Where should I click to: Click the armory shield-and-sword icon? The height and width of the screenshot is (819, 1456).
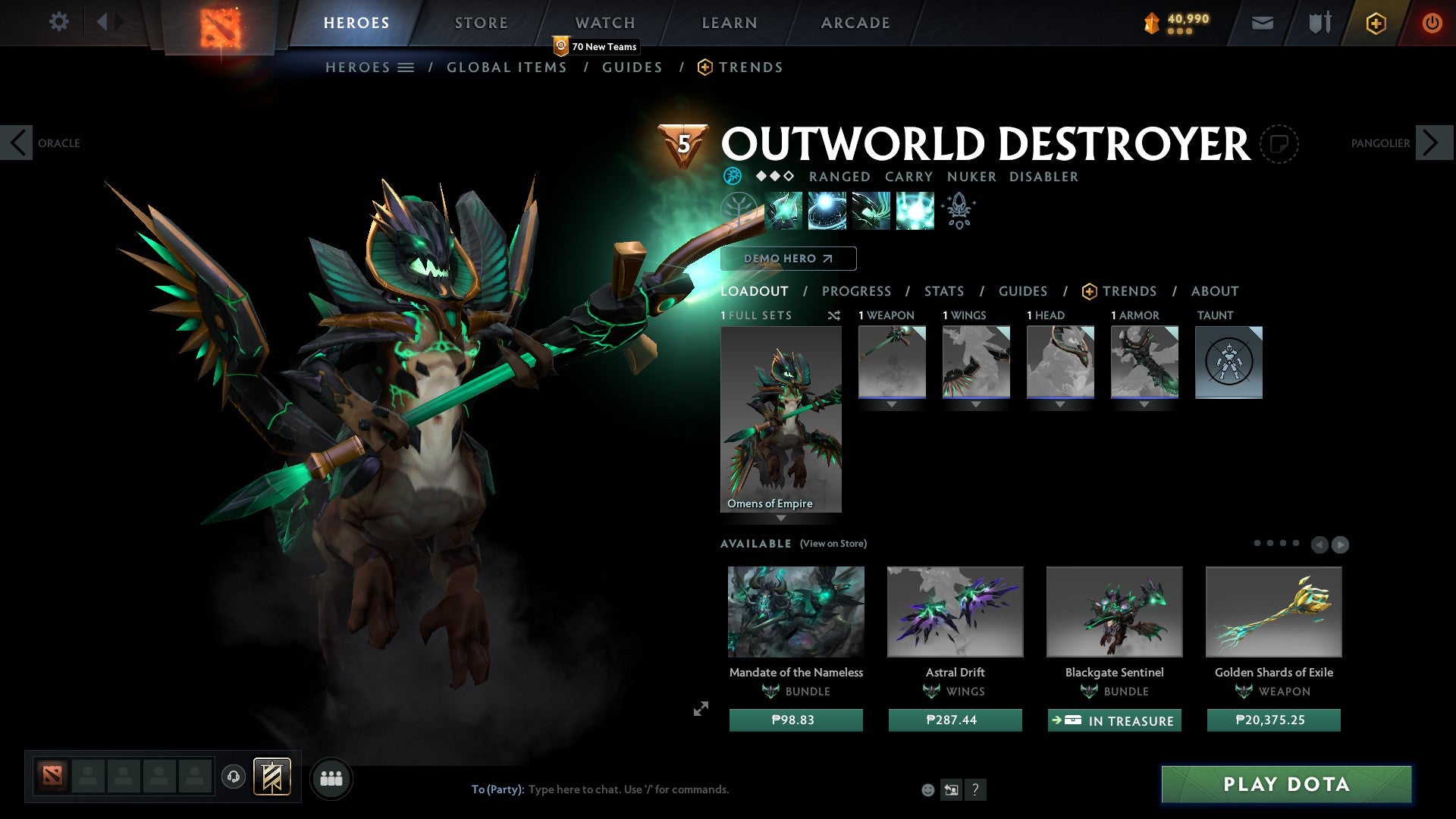(x=1319, y=23)
